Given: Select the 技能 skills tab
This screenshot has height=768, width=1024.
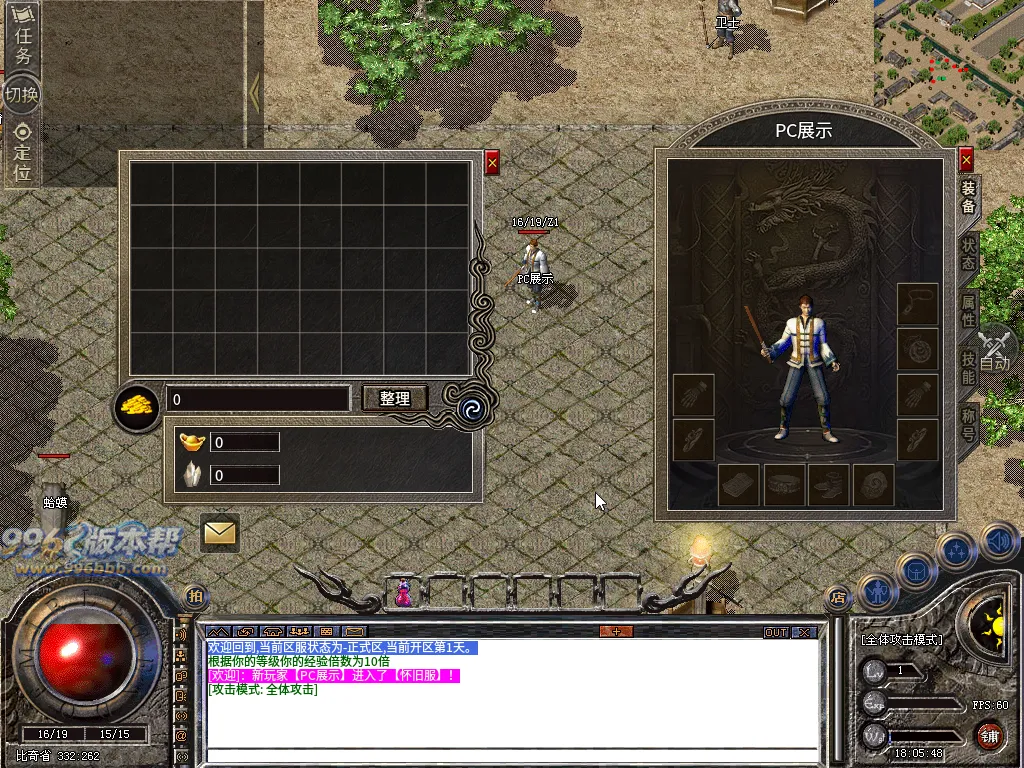Looking at the screenshot, I should click(x=968, y=369).
